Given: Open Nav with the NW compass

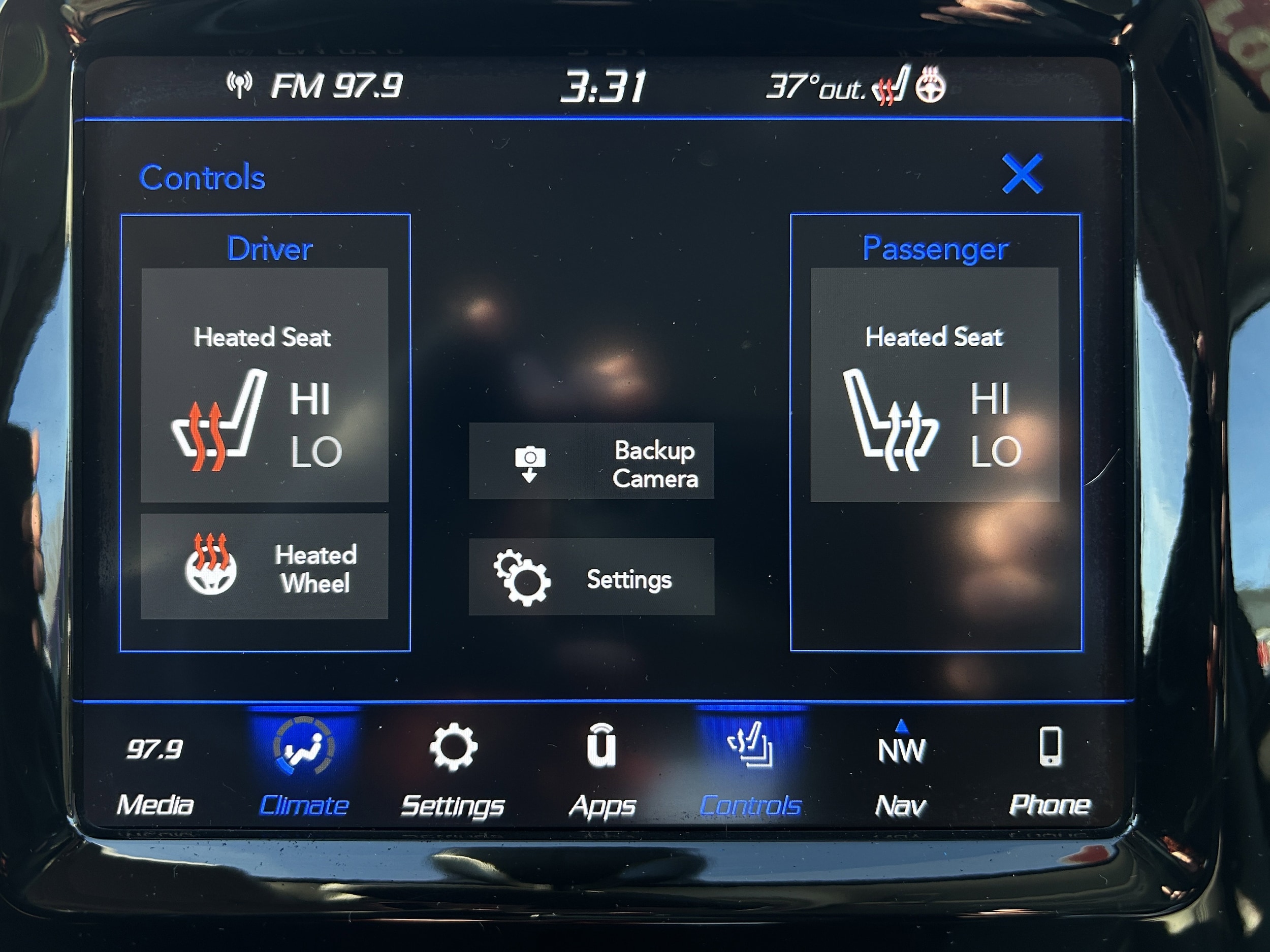Looking at the screenshot, I should pyautogui.click(x=901, y=771).
